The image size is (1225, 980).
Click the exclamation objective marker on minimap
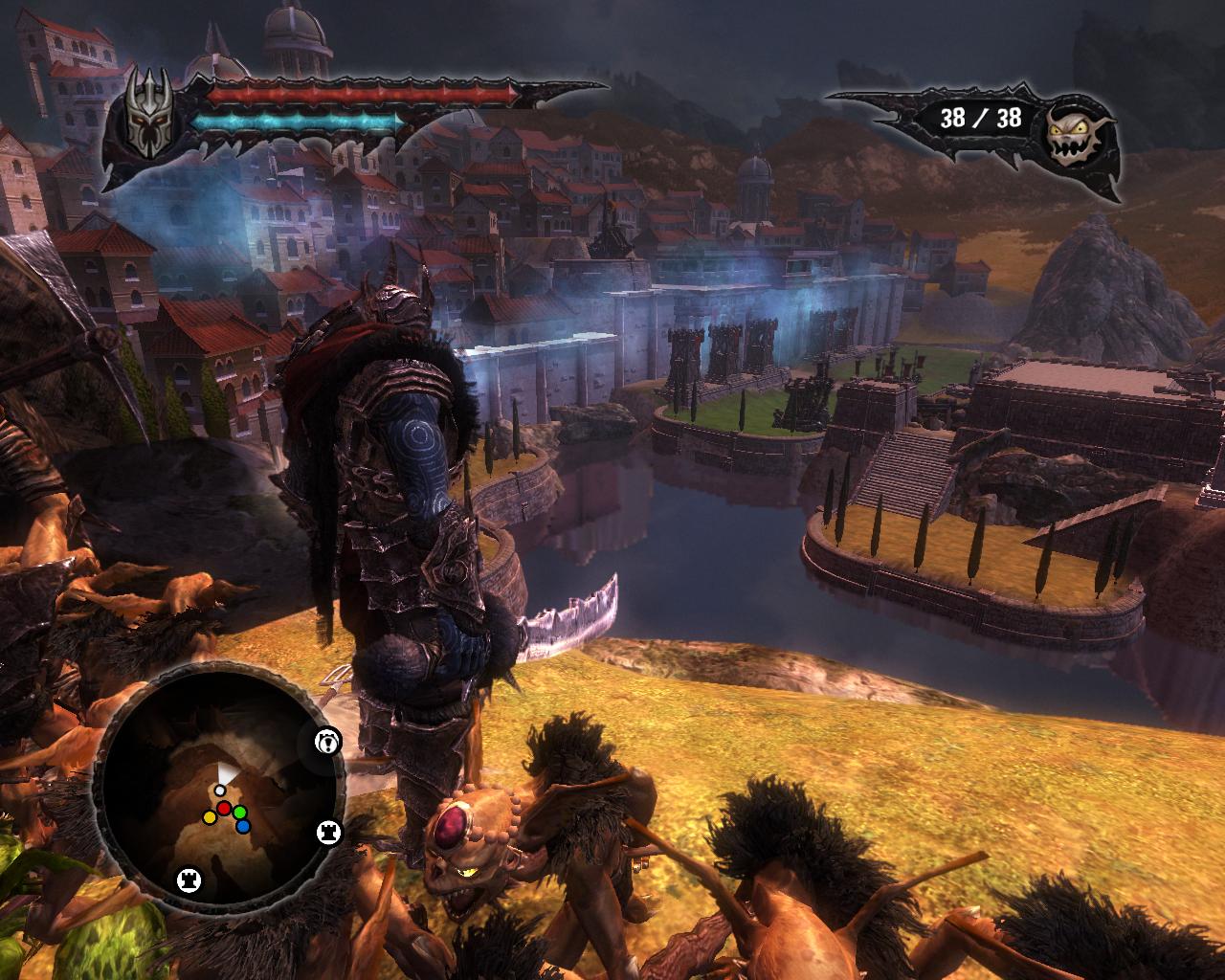(x=328, y=740)
